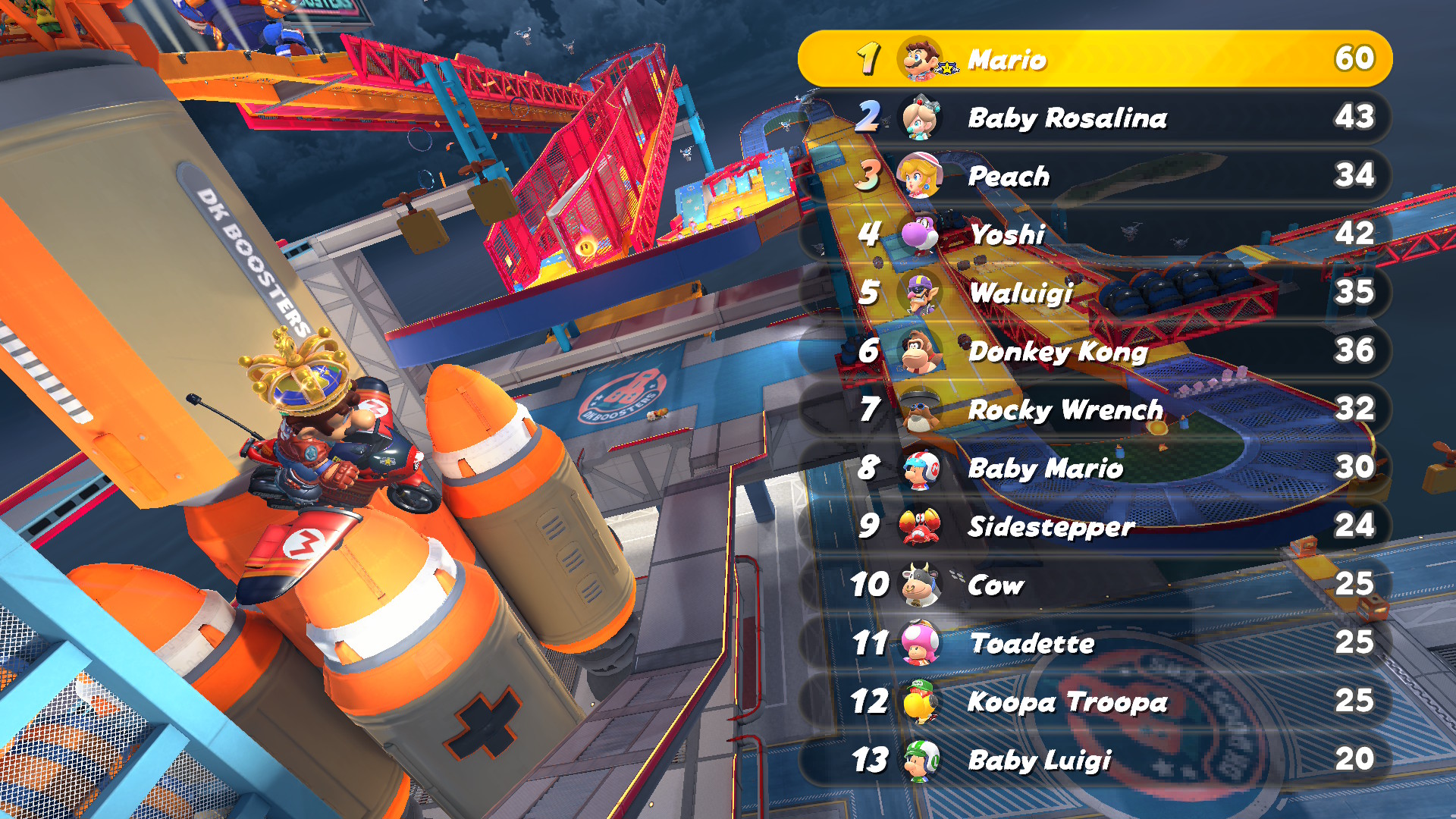The height and width of the screenshot is (819, 1456).
Task: Click the Baby Mario standings entry
Action: (x=1095, y=468)
